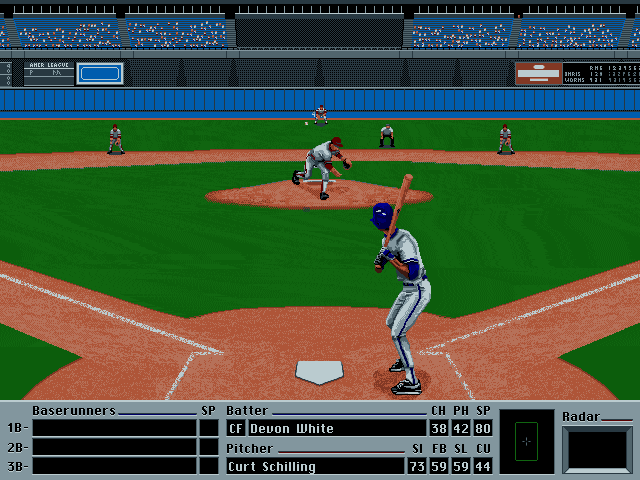The height and width of the screenshot is (480, 640).
Task: Select the 1B baserunner row
Action: [114, 428]
